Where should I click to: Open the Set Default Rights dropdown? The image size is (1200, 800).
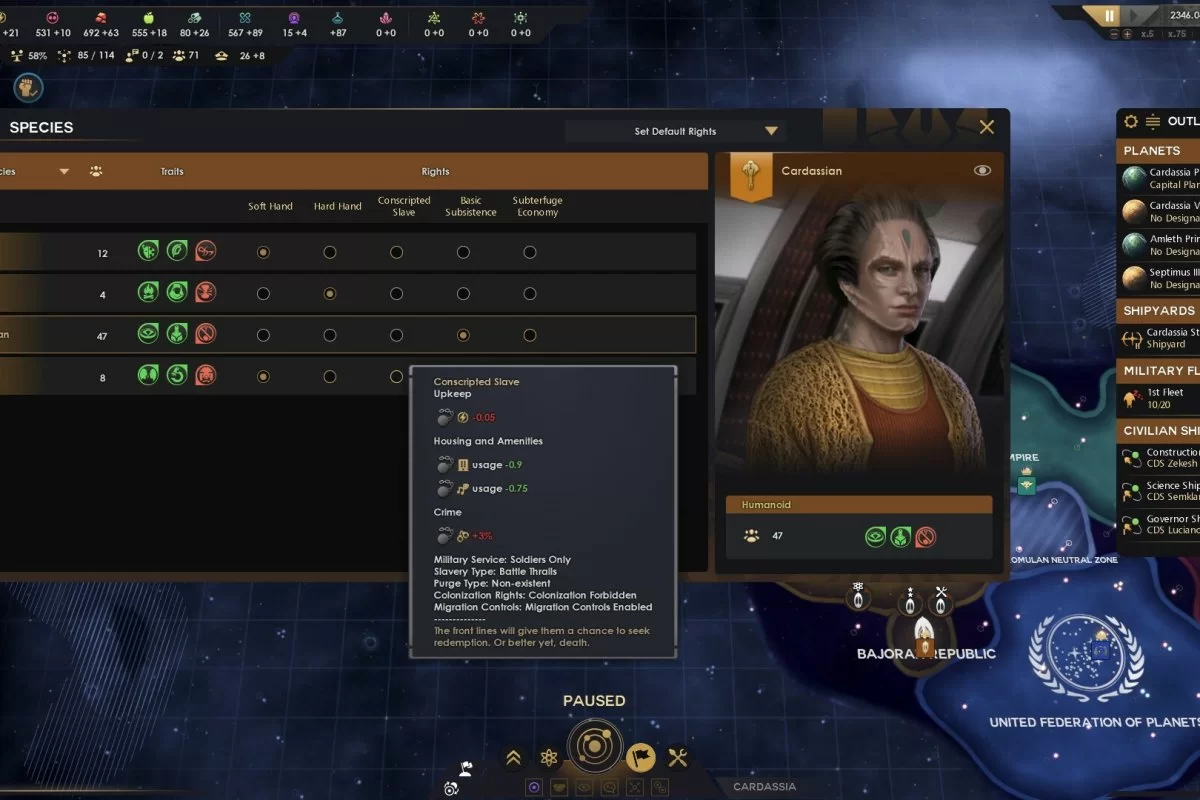[x=676, y=131]
